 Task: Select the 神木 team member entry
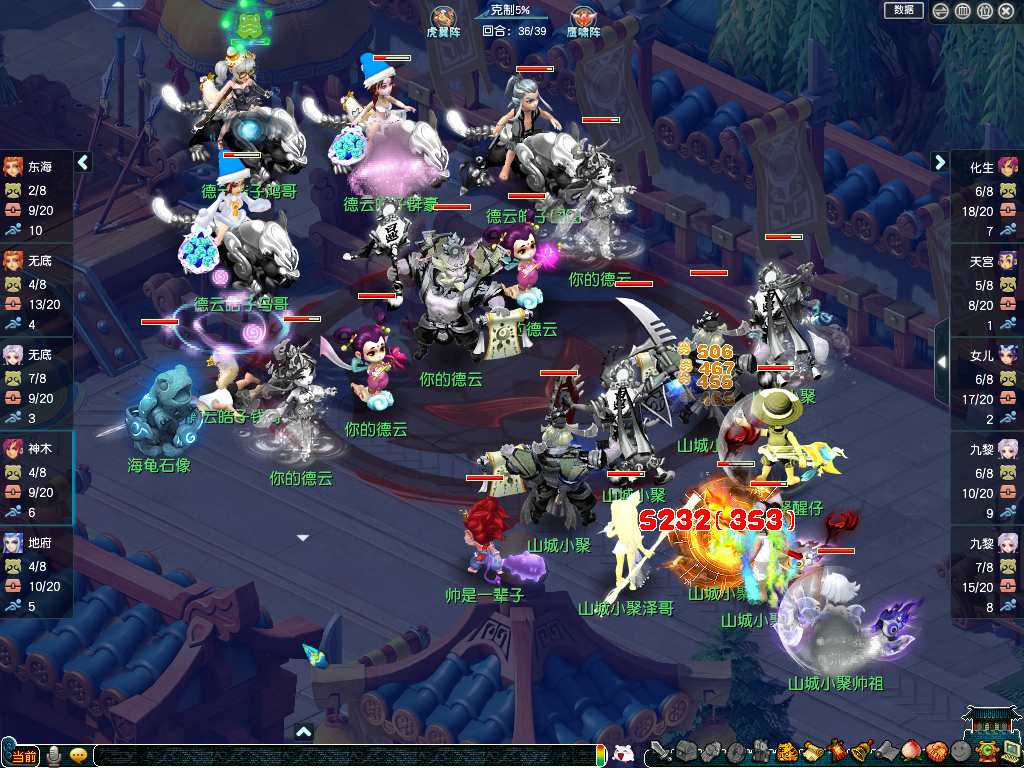pyautogui.click(x=37, y=472)
